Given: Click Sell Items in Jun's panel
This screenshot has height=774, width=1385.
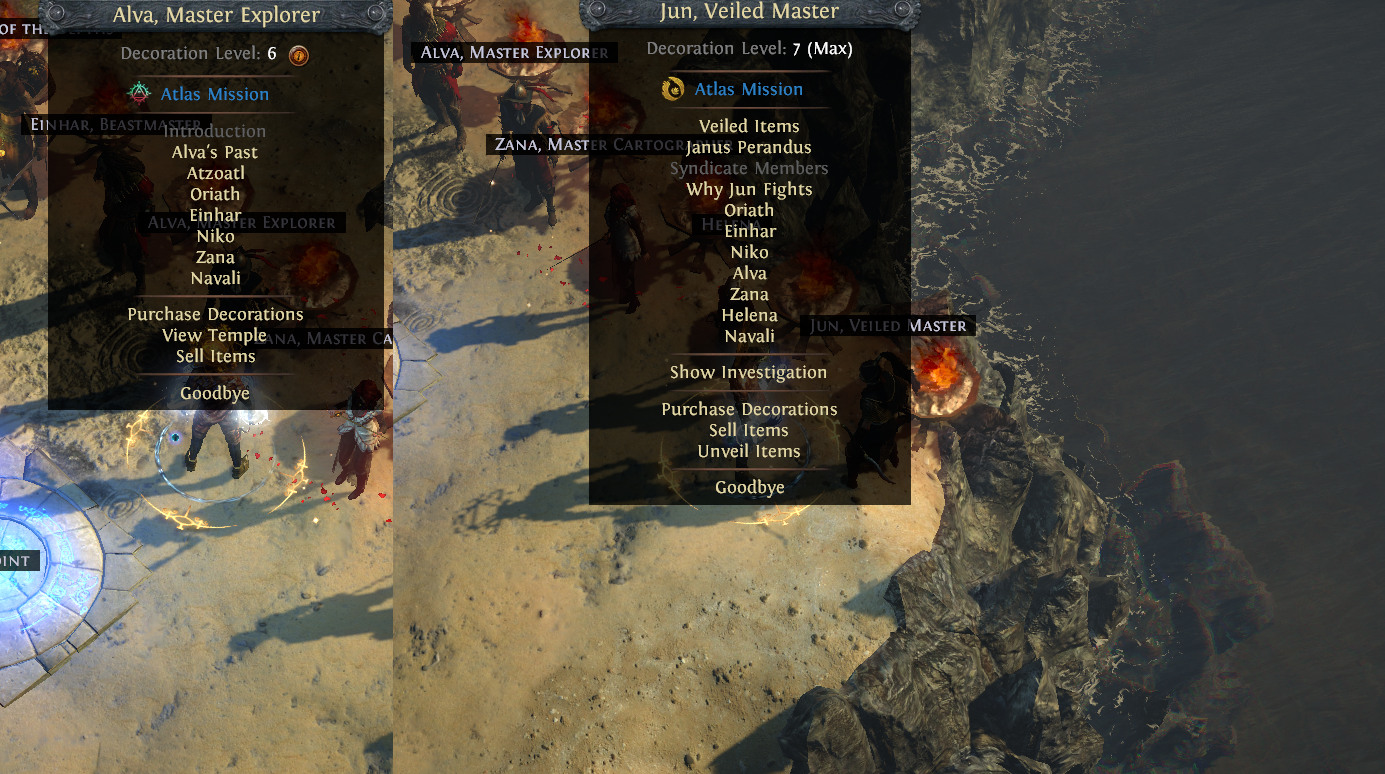Looking at the screenshot, I should [x=749, y=430].
